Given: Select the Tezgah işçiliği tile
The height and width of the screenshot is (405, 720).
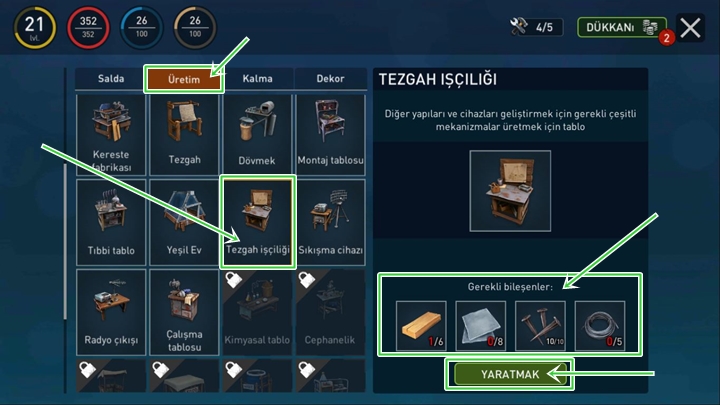Looking at the screenshot, I should (258, 222).
